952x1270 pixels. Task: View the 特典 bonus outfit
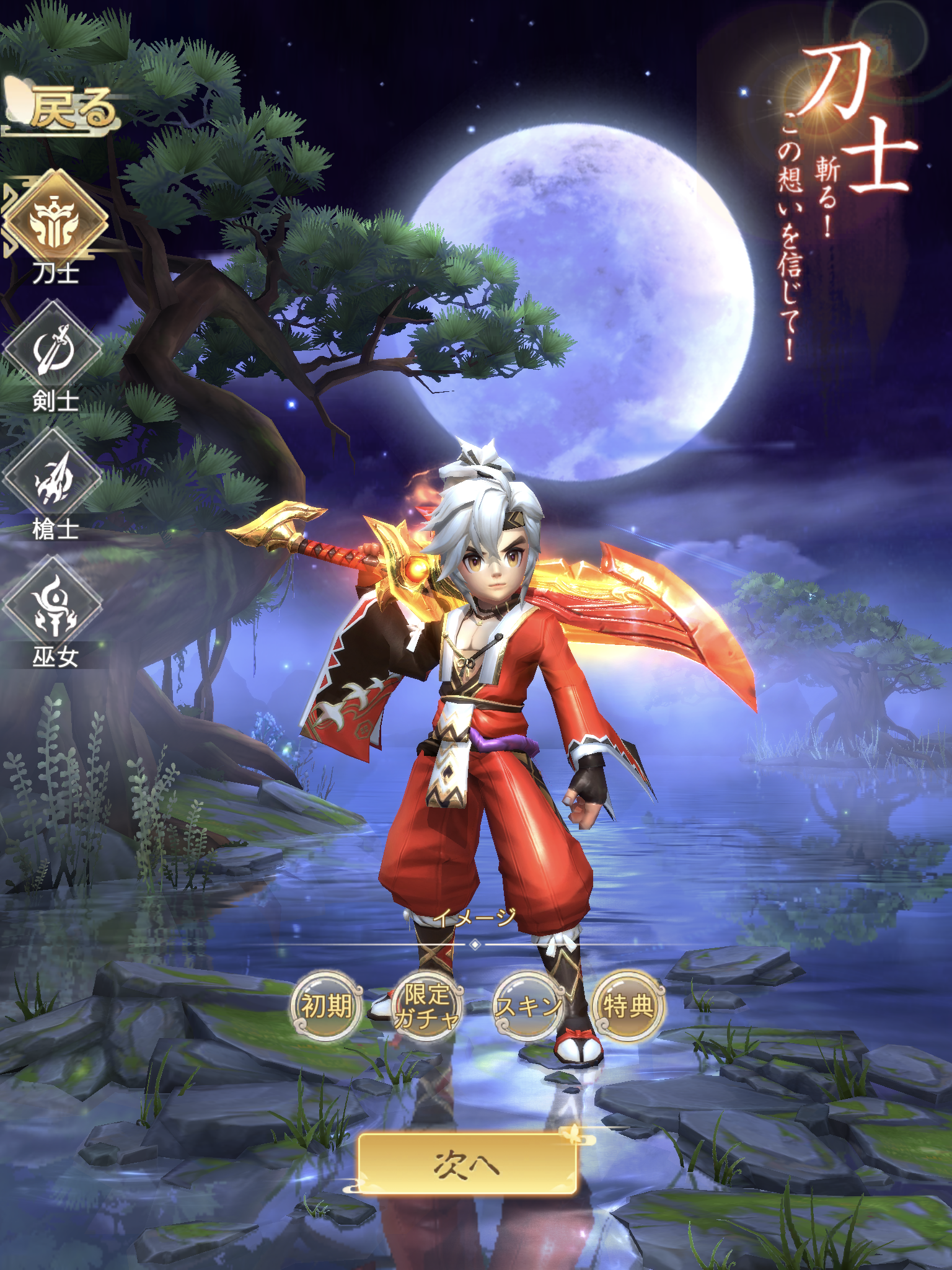[628, 1006]
